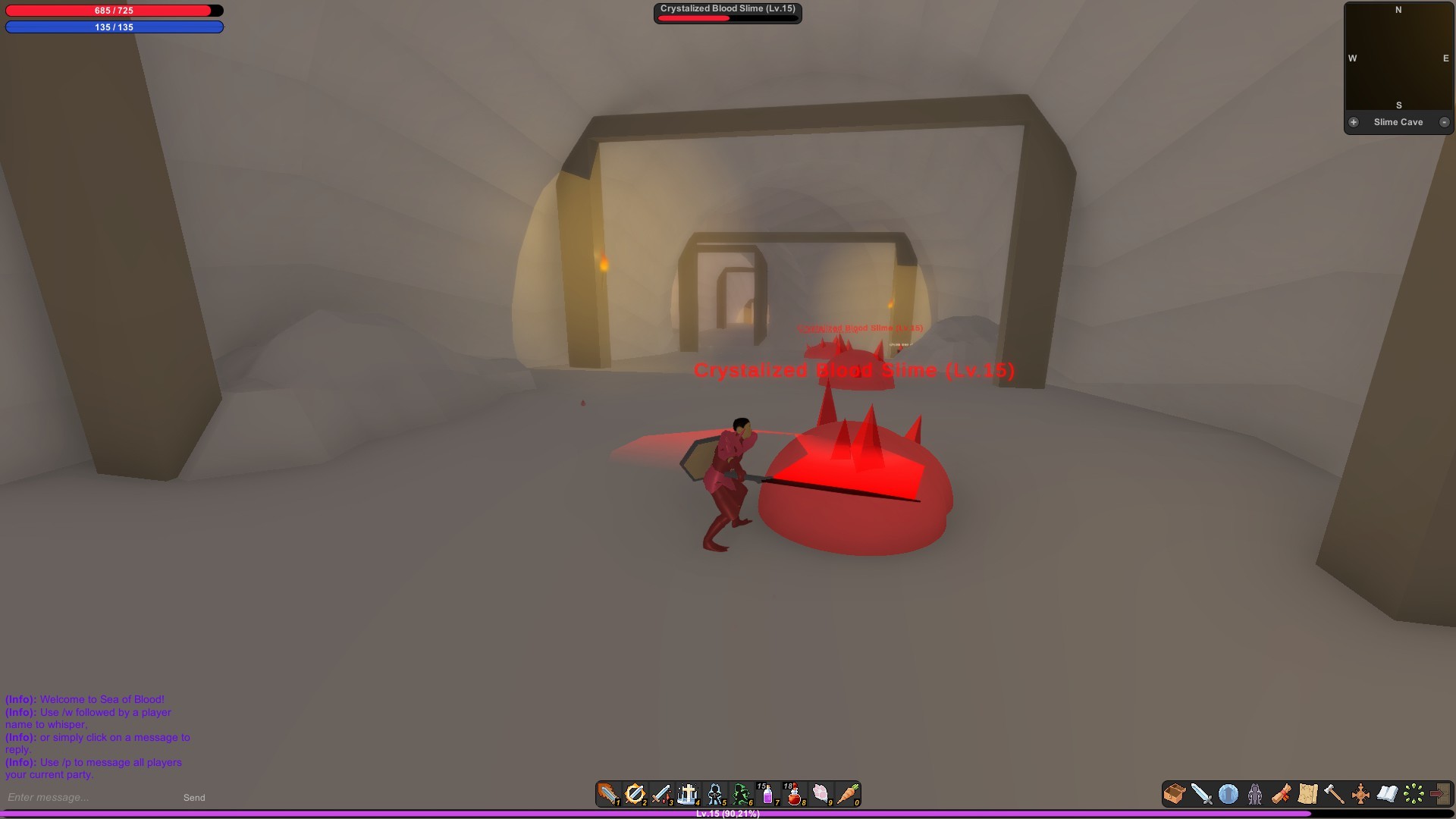Select the sword in hotbar slot 1
This screenshot has width=1456, height=819.
(607, 795)
